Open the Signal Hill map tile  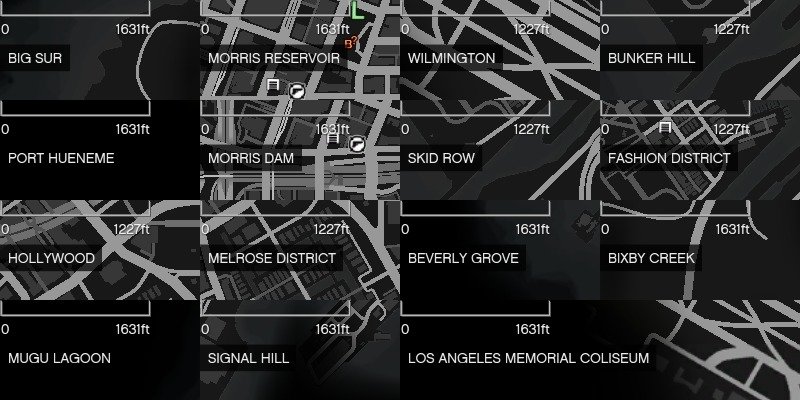coord(300,350)
